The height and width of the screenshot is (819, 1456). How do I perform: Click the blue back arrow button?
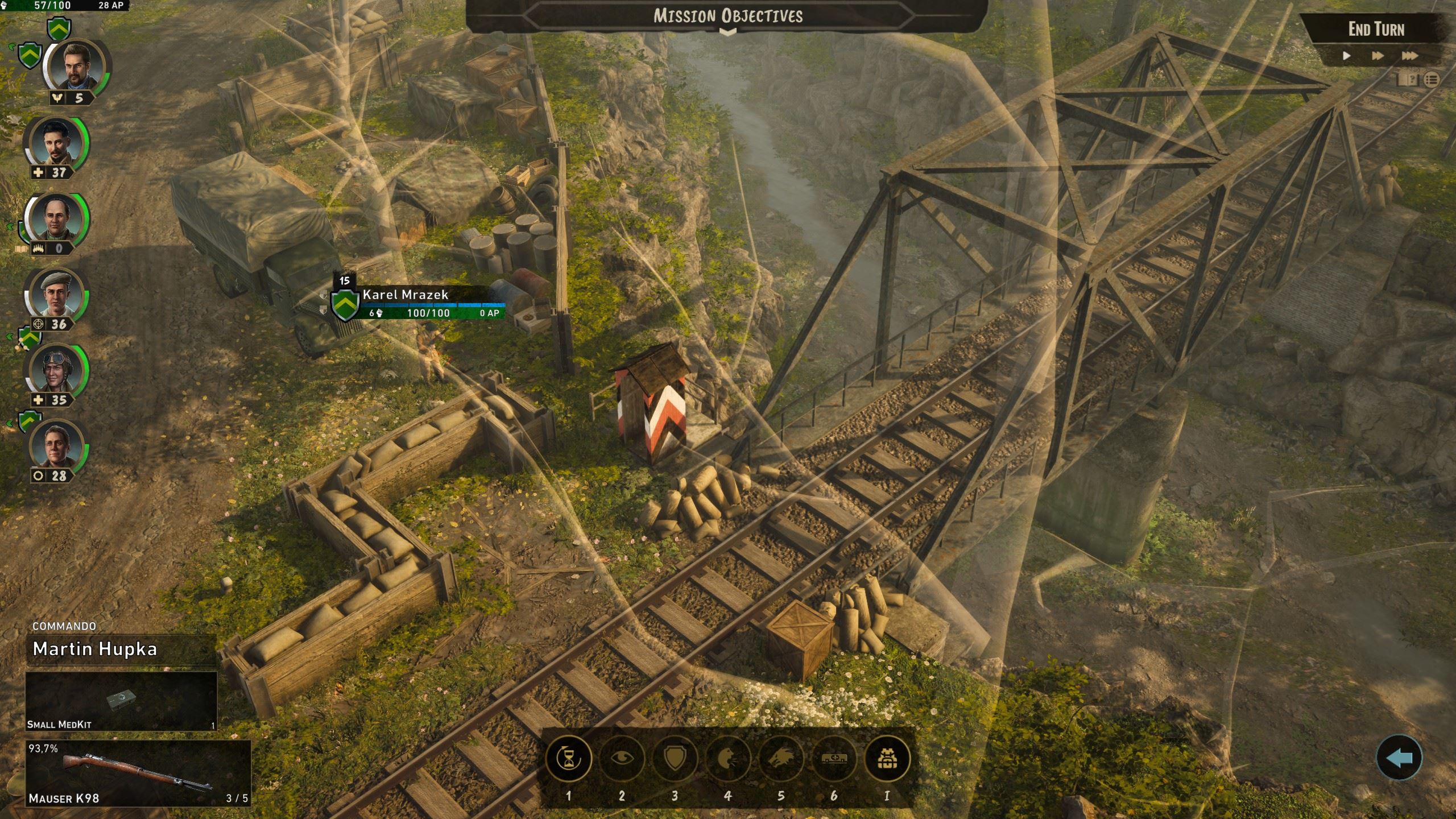pos(1399,758)
